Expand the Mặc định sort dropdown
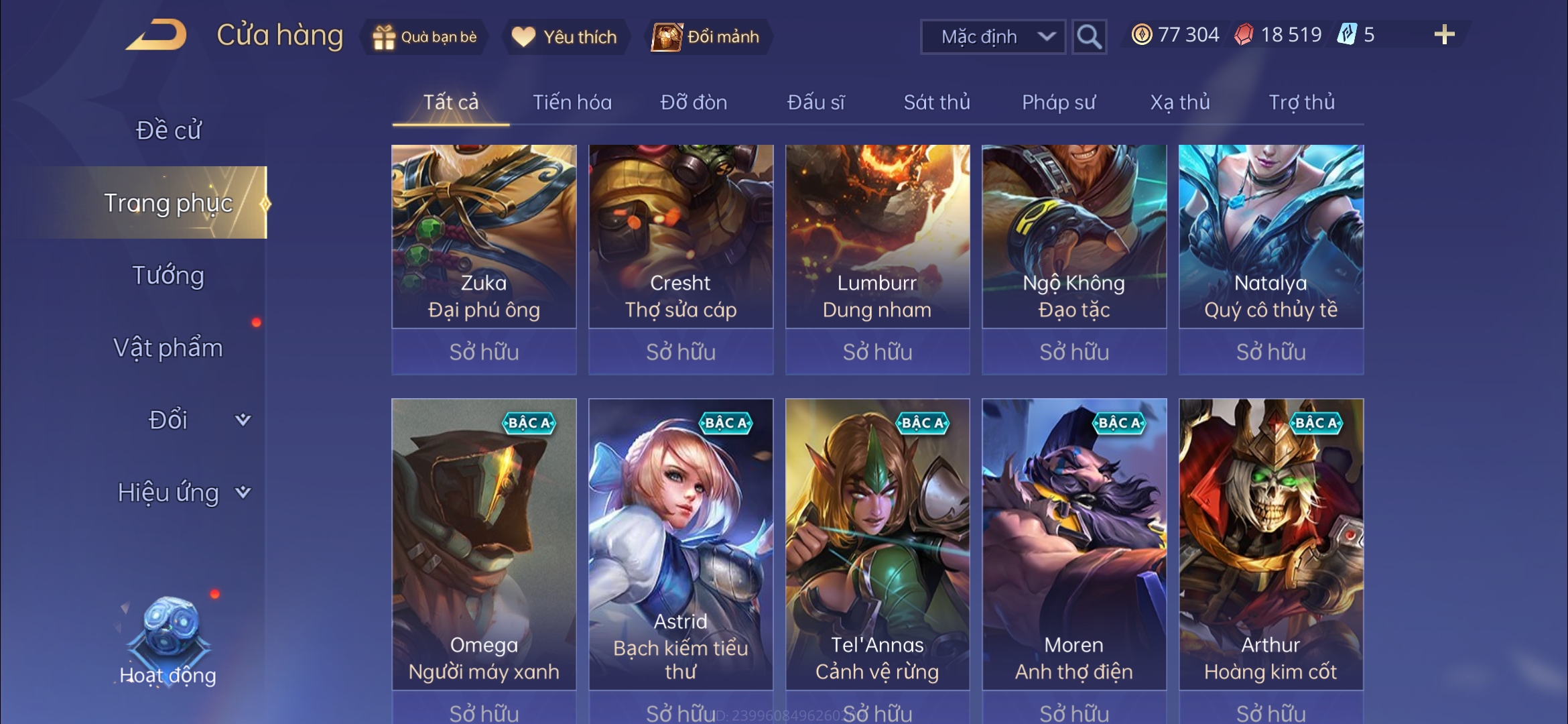Image resolution: width=1568 pixels, height=724 pixels. pos(993,37)
